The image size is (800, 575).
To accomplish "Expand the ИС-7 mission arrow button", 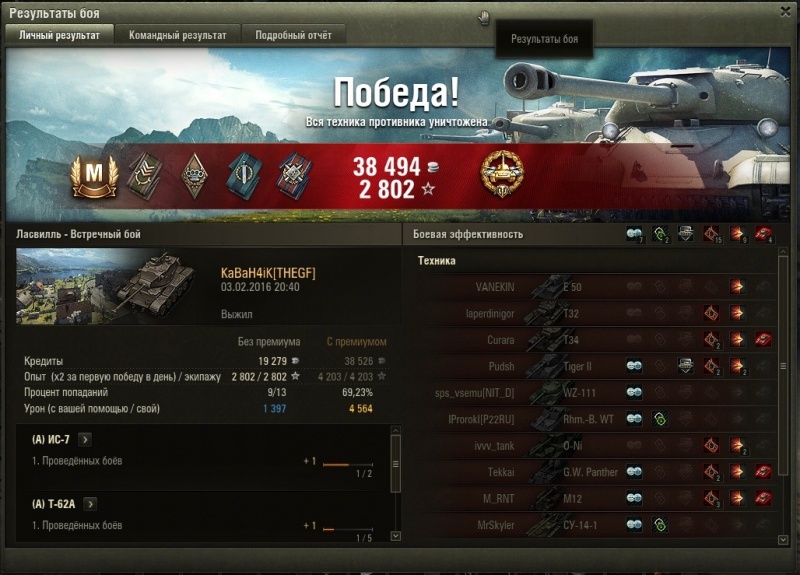I will (x=84, y=439).
